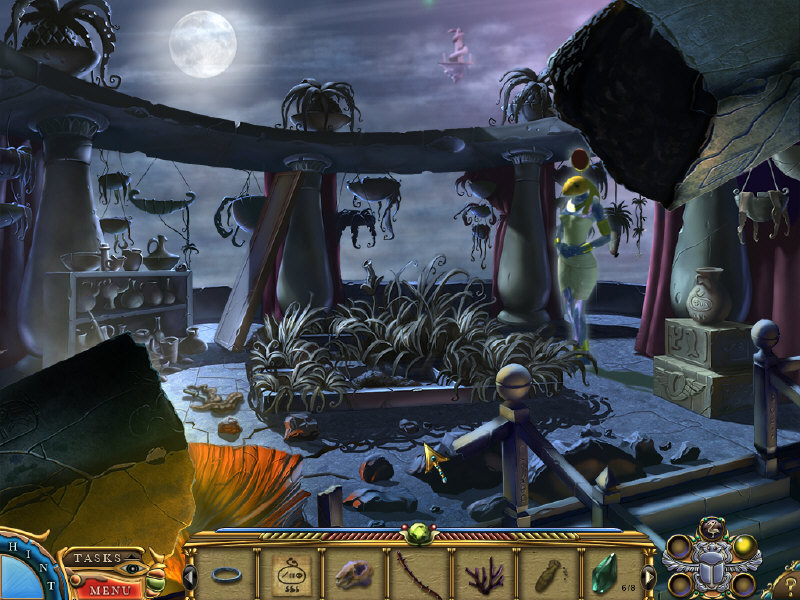
Task: Click the green orb above the inventory
Action: (x=418, y=534)
